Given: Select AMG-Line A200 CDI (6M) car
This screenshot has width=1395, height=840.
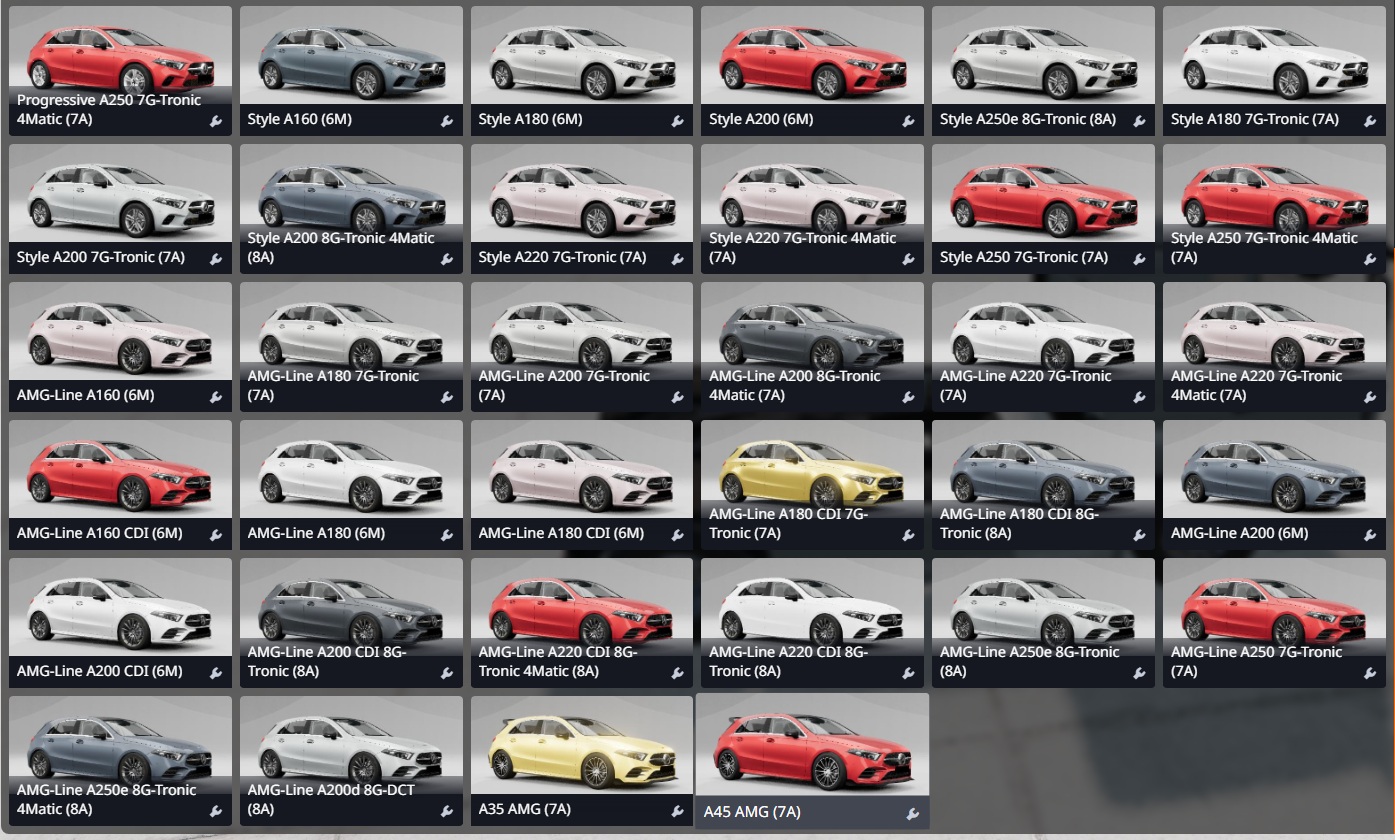Looking at the screenshot, I should pos(120,612).
